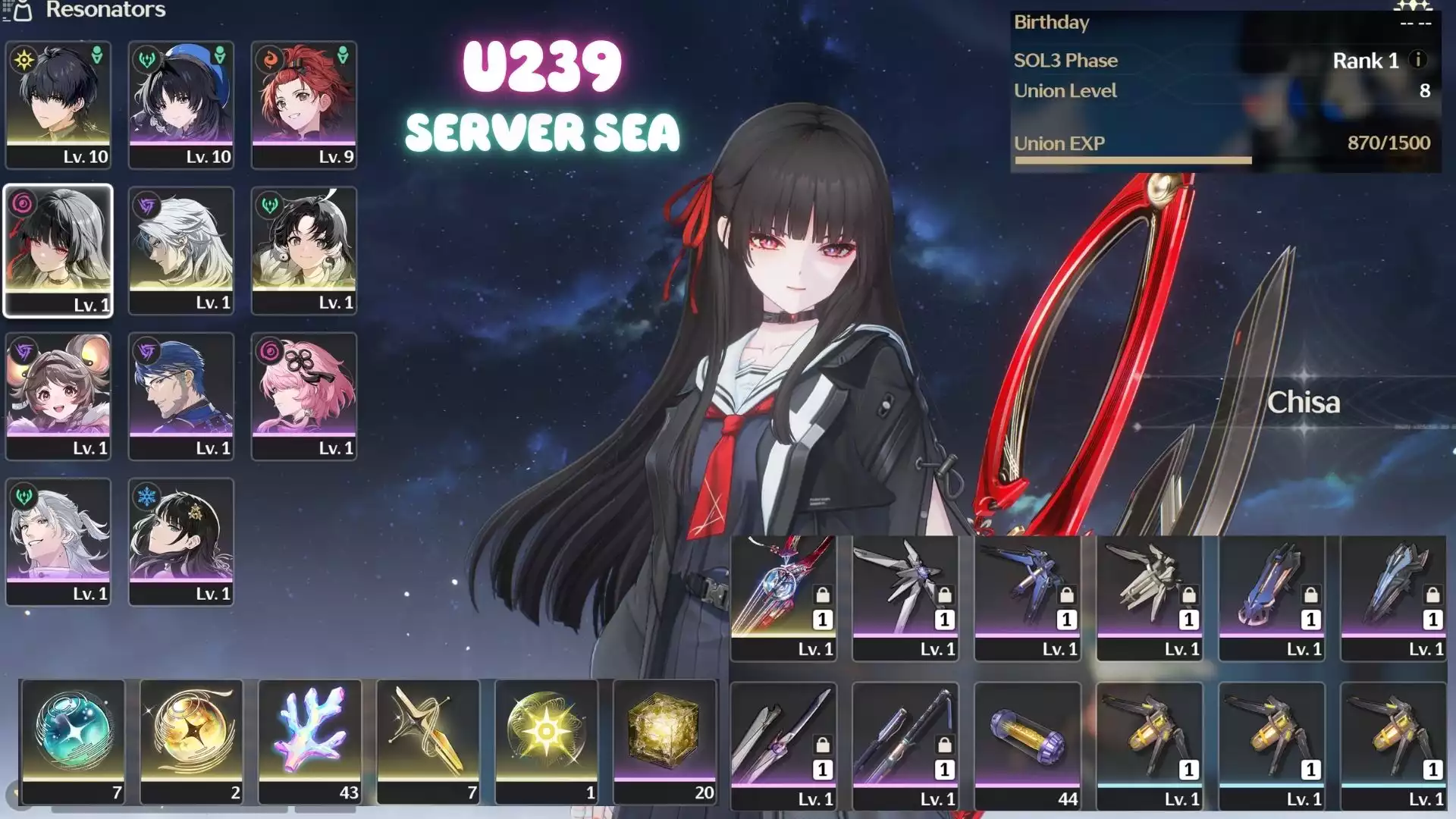Select the pink-haired resonator portrait
This screenshot has width=1456, height=819.
point(304,396)
